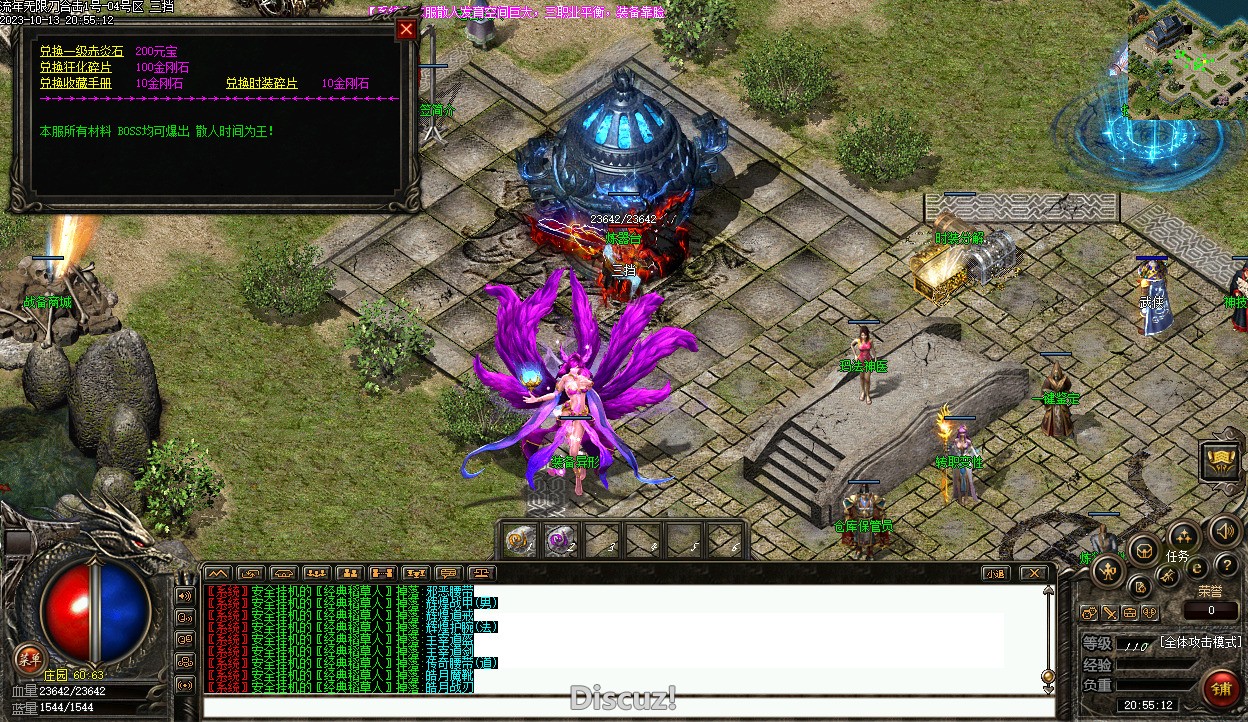The image size is (1248, 722).
Task: Choose 兑换时装碎片 exchange option
Action: pos(261,83)
